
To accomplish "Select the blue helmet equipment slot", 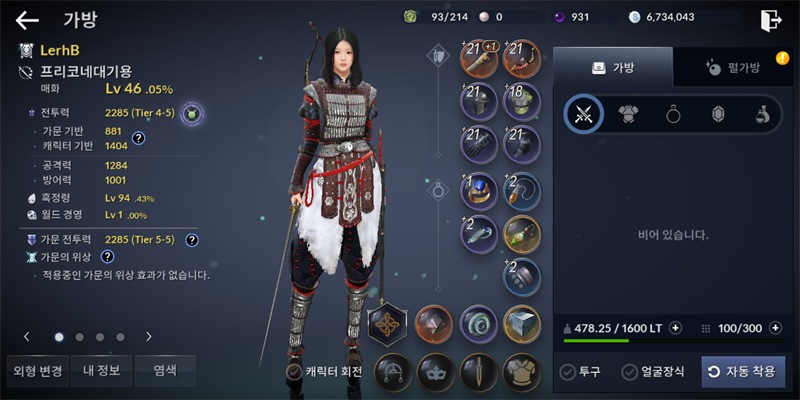I will click(x=479, y=189).
